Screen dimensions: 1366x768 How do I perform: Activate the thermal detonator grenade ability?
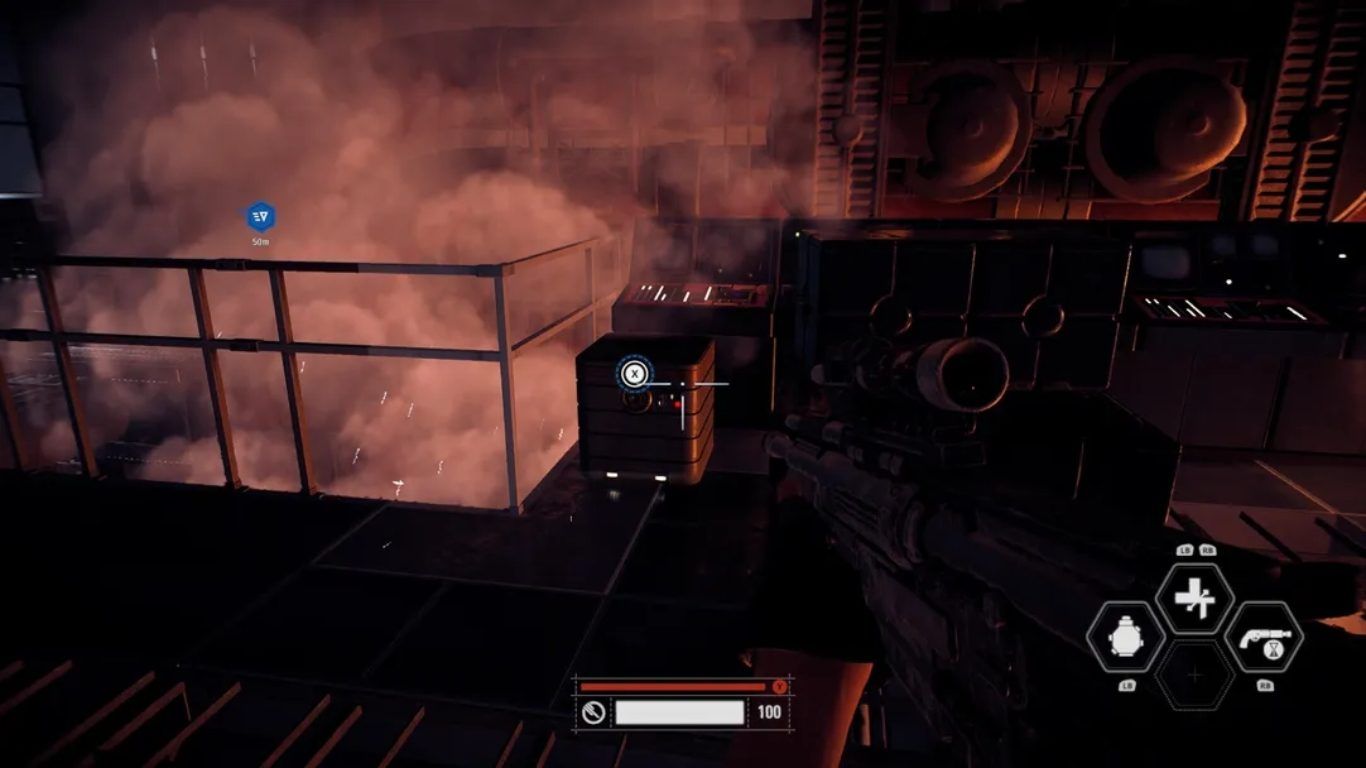tap(1125, 637)
